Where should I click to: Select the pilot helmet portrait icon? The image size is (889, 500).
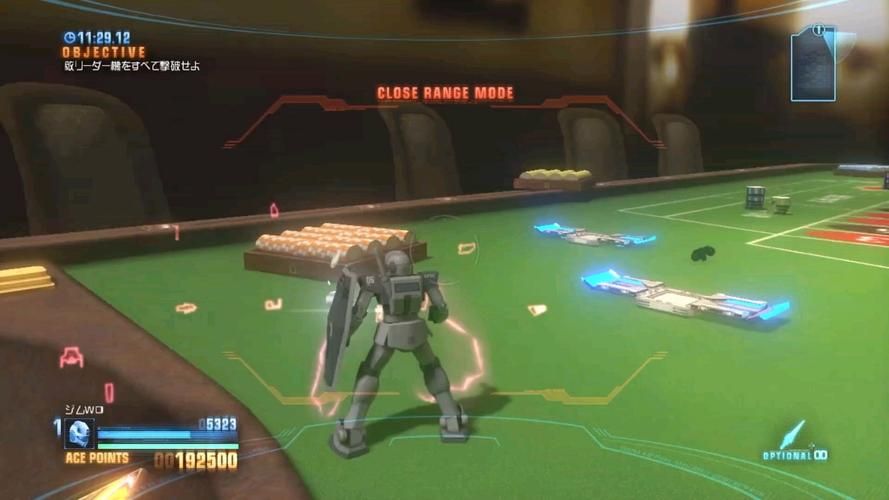(79, 433)
